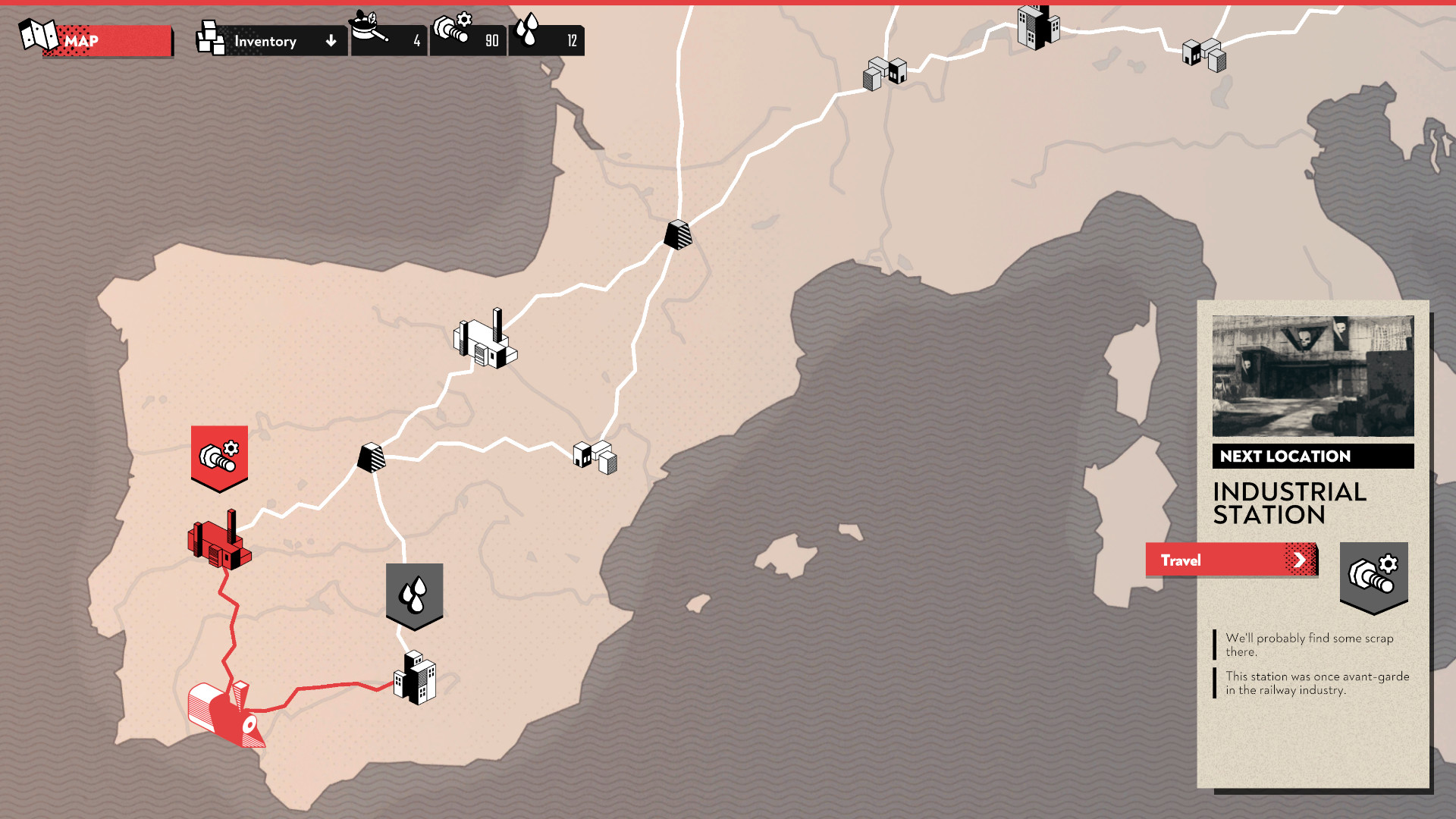
Task: Click the striped tunnel marker near map center
Action: tap(372, 458)
